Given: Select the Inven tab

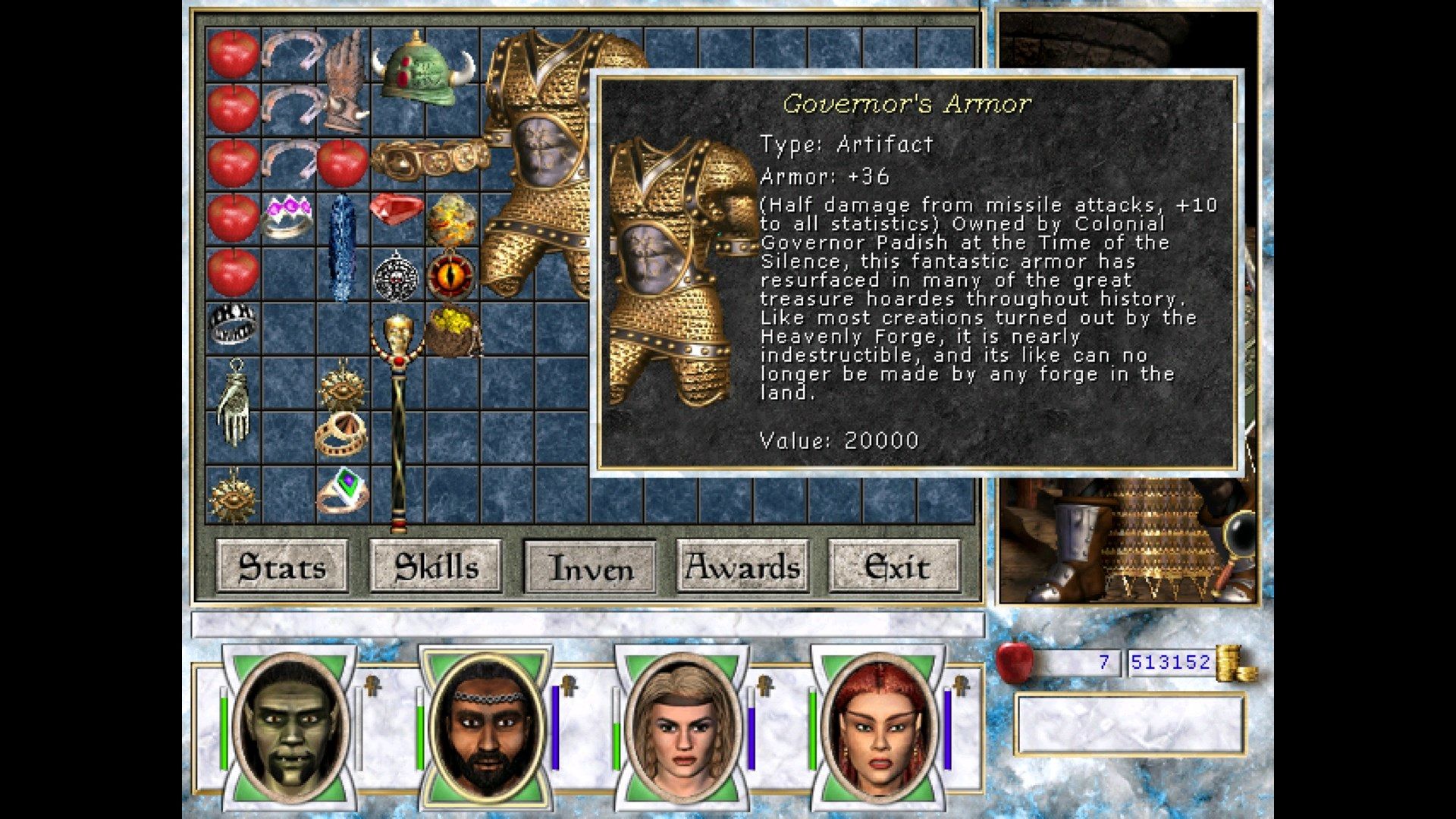Looking at the screenshot, I should [x=590, y=566].
